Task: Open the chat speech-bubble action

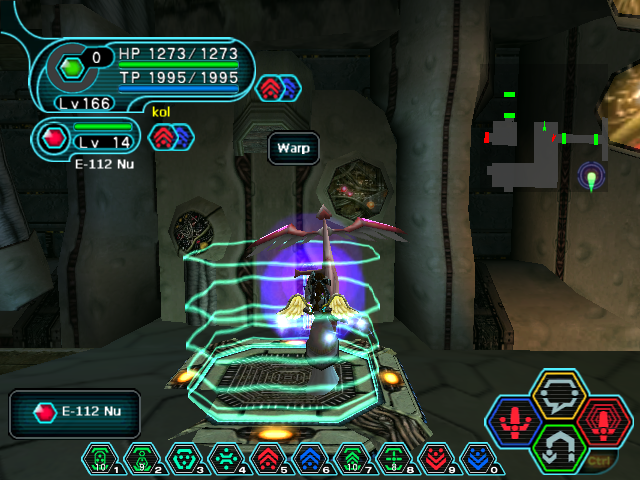Action: point(559,398)
